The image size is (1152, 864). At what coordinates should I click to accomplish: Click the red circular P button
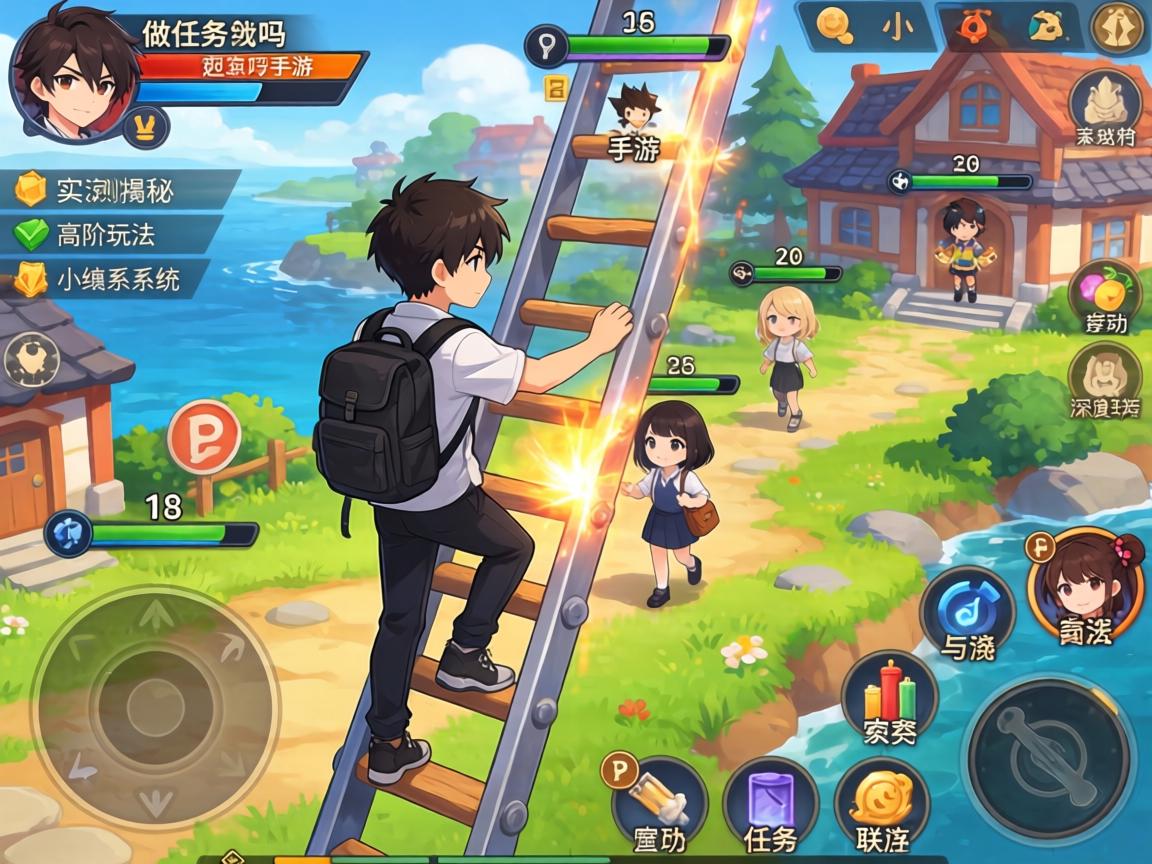click(x=204, y=436)
